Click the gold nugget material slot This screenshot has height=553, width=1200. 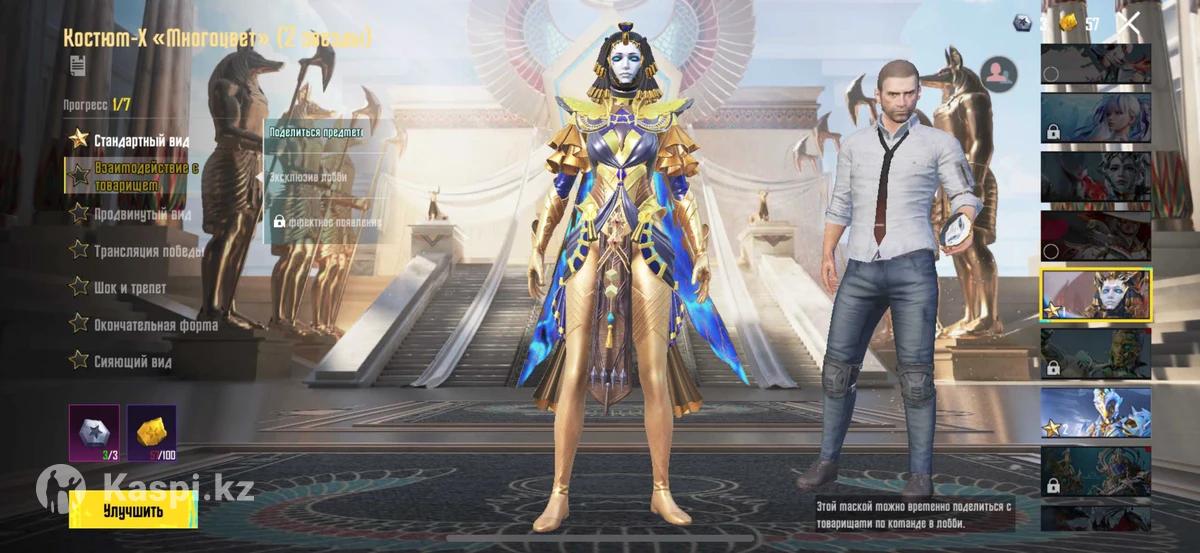(152, 432)
